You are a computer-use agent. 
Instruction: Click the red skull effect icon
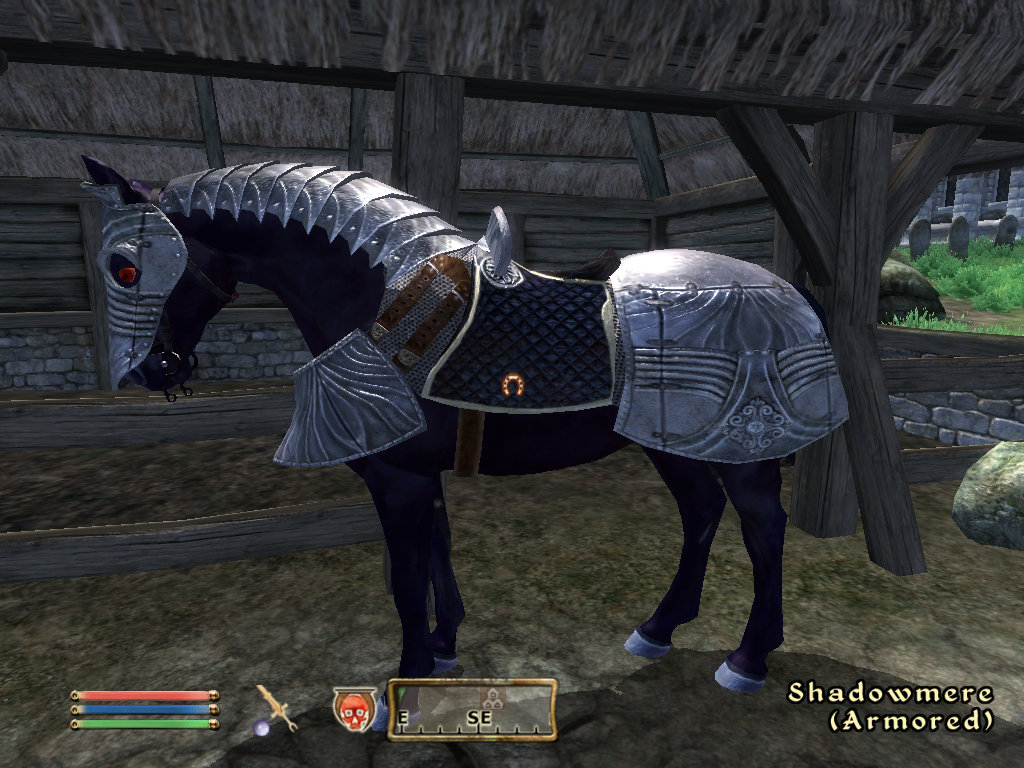click(352, 708)
